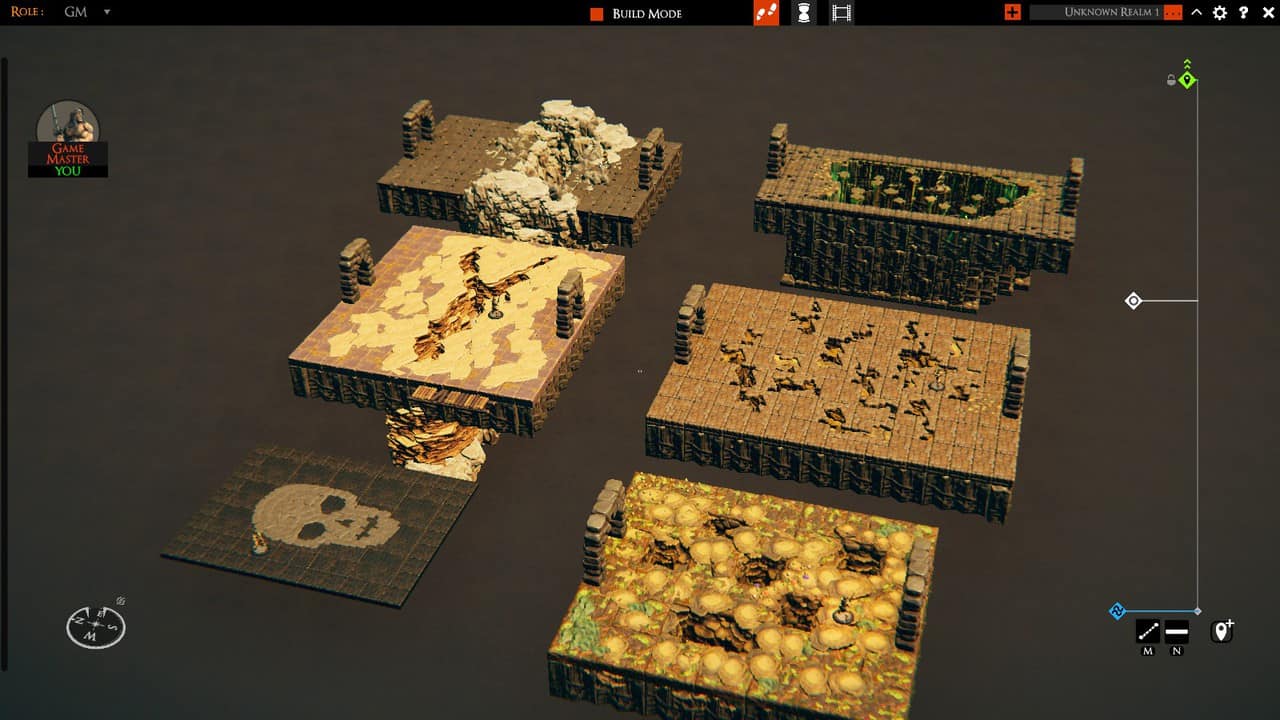Screen dimensions: 1280x720
Task: Toggle the height slider lock
Action: 1169,81
